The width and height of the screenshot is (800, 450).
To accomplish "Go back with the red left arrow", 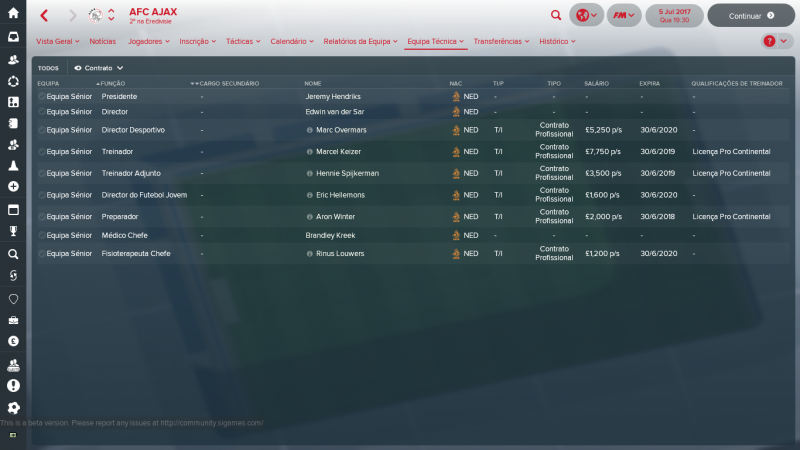I will coord(44,16).
